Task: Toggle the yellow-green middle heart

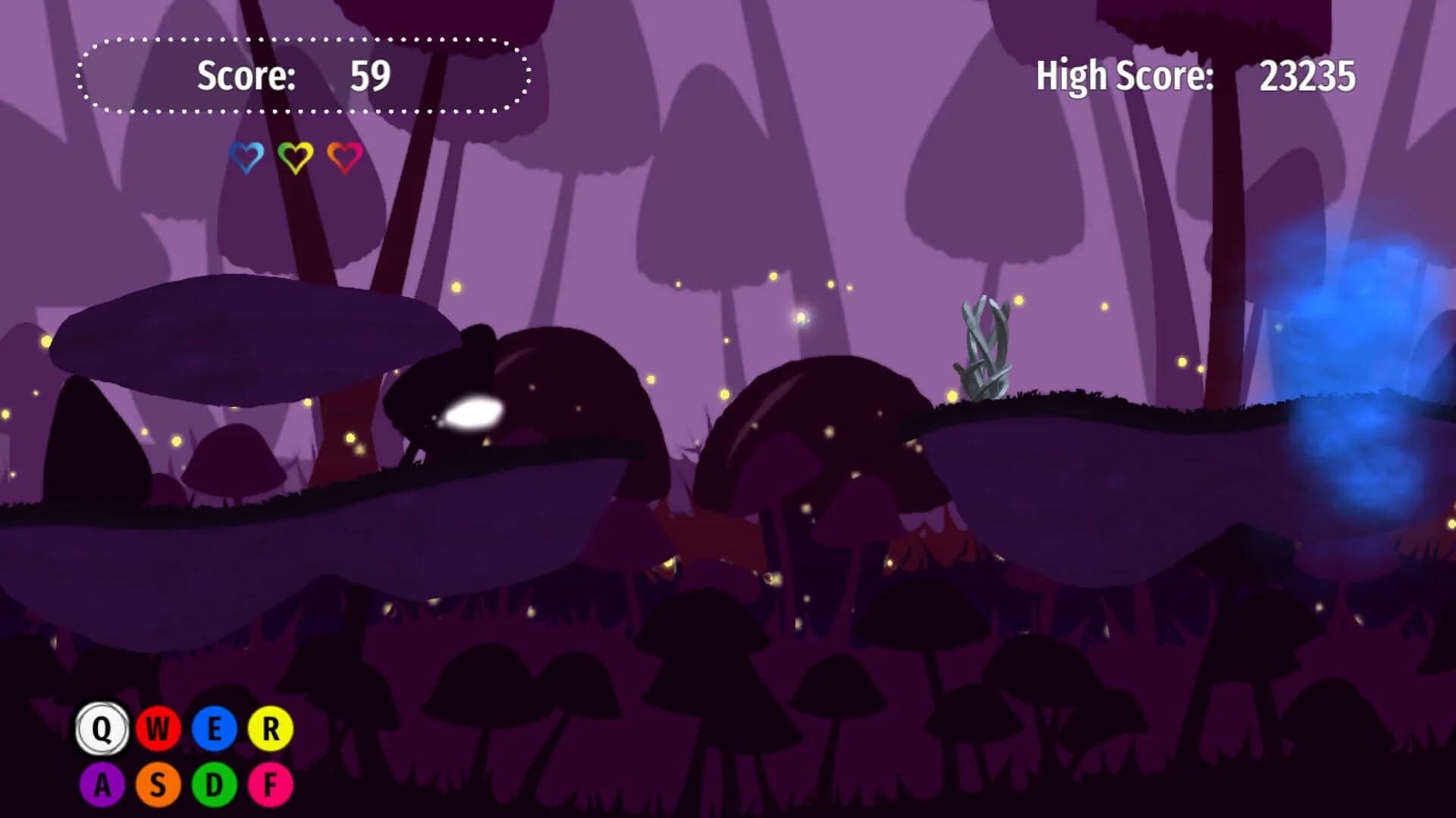Action: pos(294,157)
